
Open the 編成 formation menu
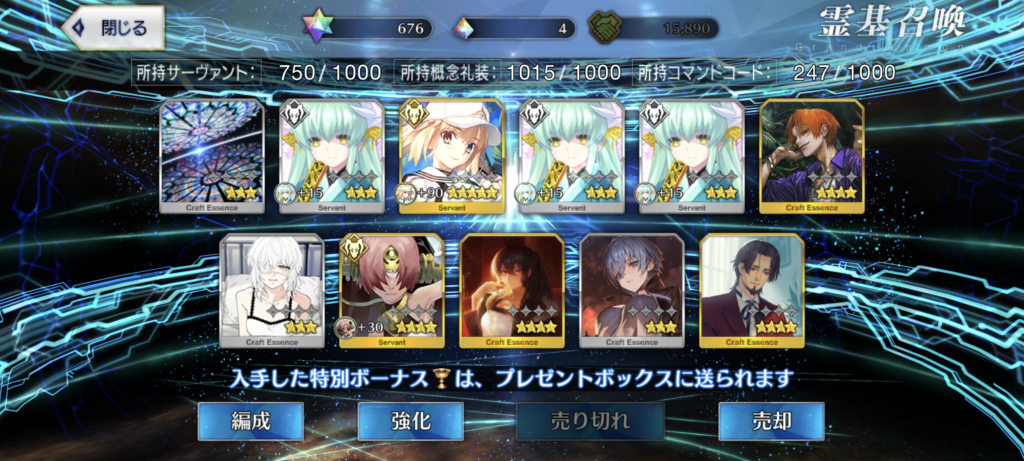point(249,421)
